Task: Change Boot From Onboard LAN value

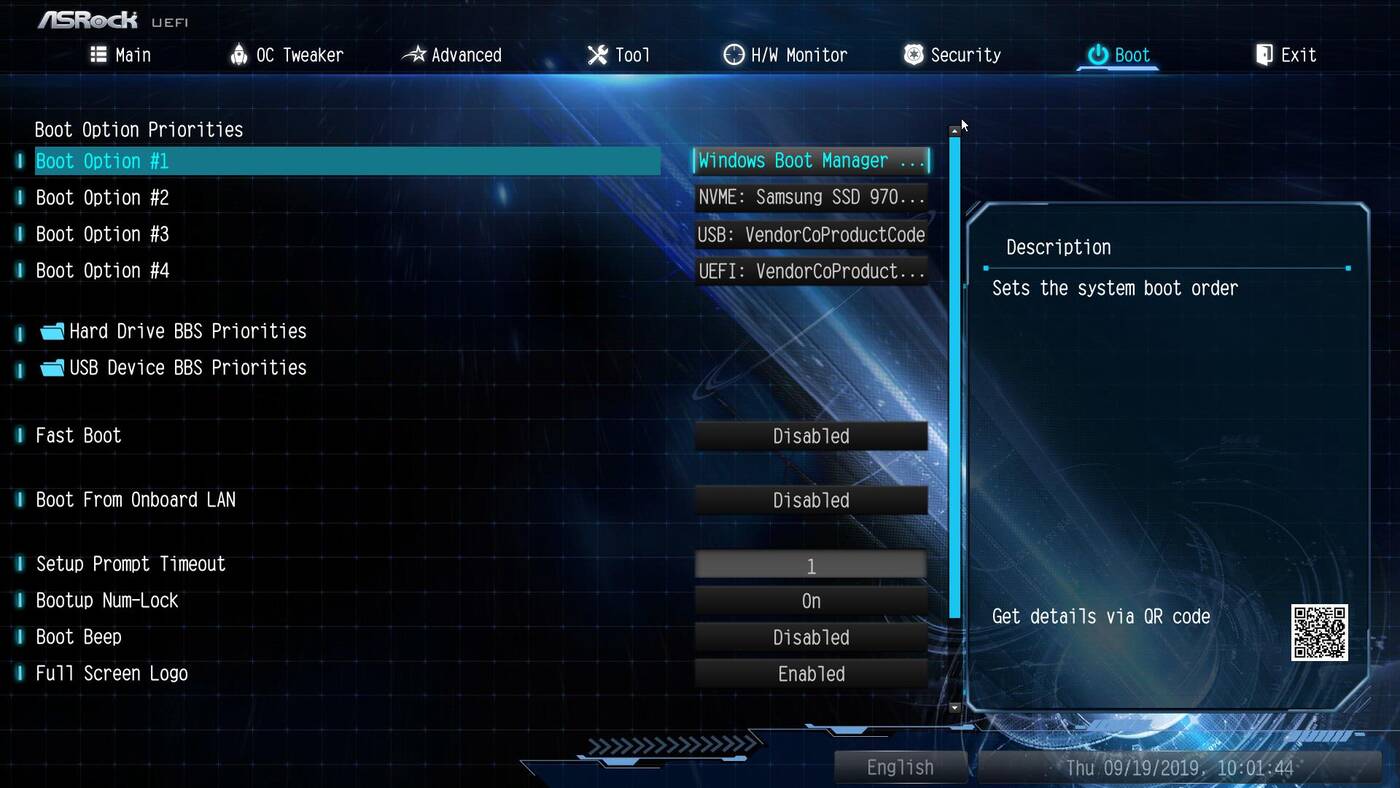Action: (x=811, y=500)
